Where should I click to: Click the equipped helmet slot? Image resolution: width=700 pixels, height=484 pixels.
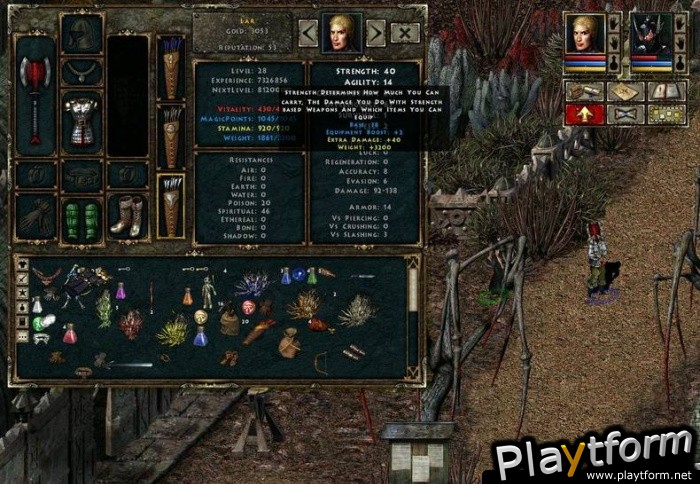pyautogui.click(x=82, y=35)
